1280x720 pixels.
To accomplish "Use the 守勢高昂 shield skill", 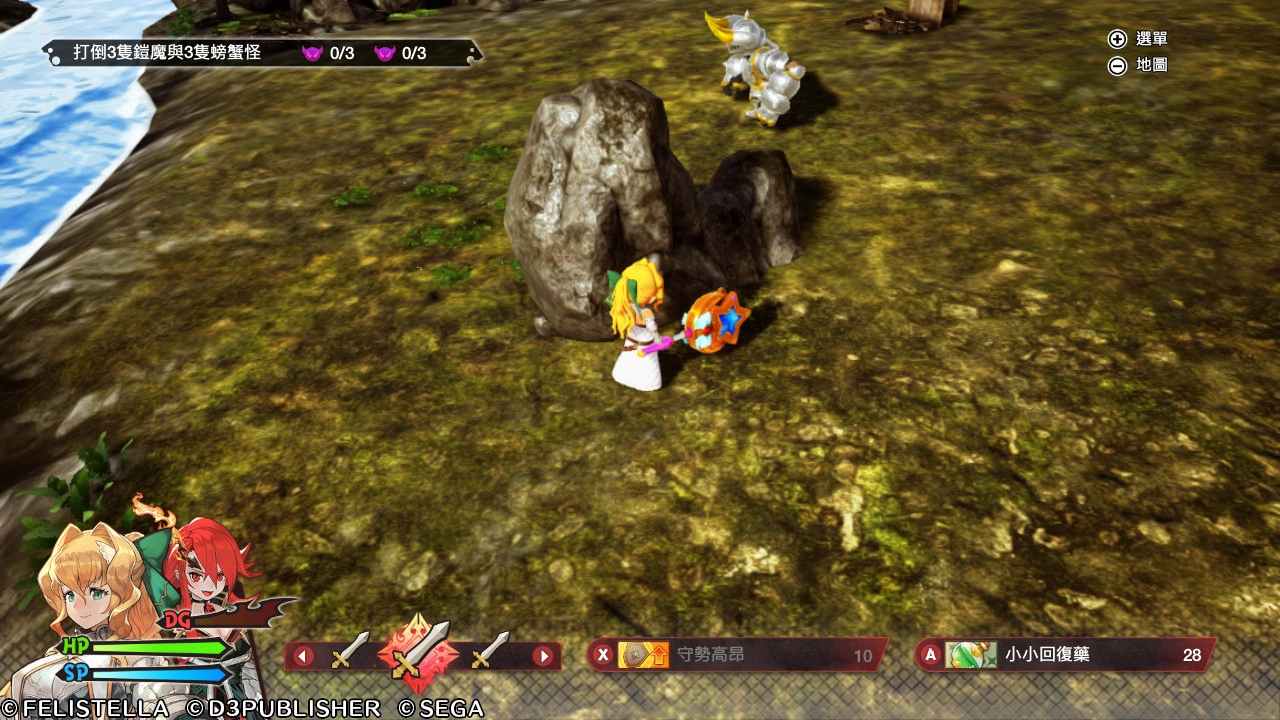I will coord(737,656).
